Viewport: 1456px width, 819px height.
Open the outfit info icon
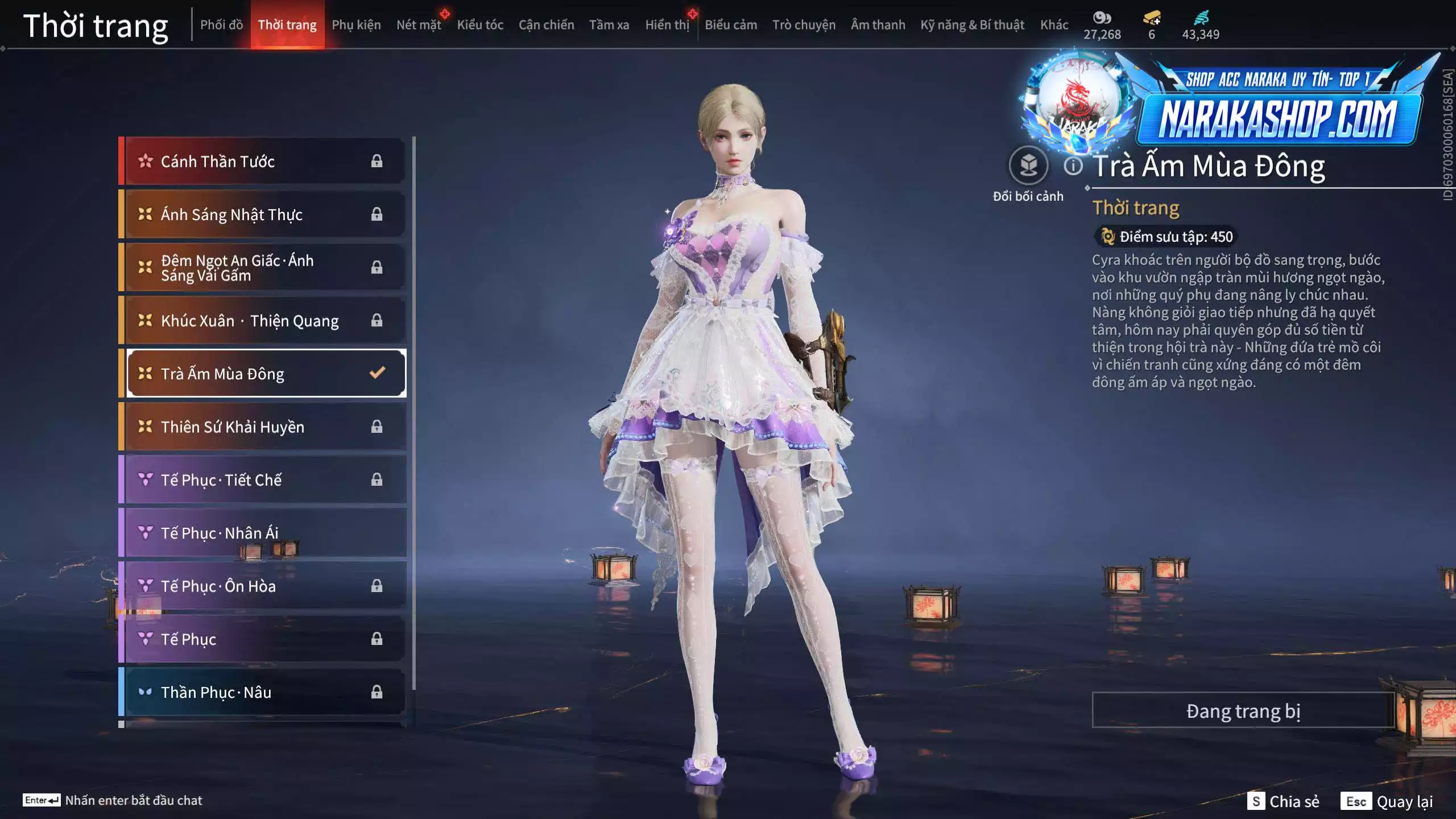click(x=1073, y=166)
